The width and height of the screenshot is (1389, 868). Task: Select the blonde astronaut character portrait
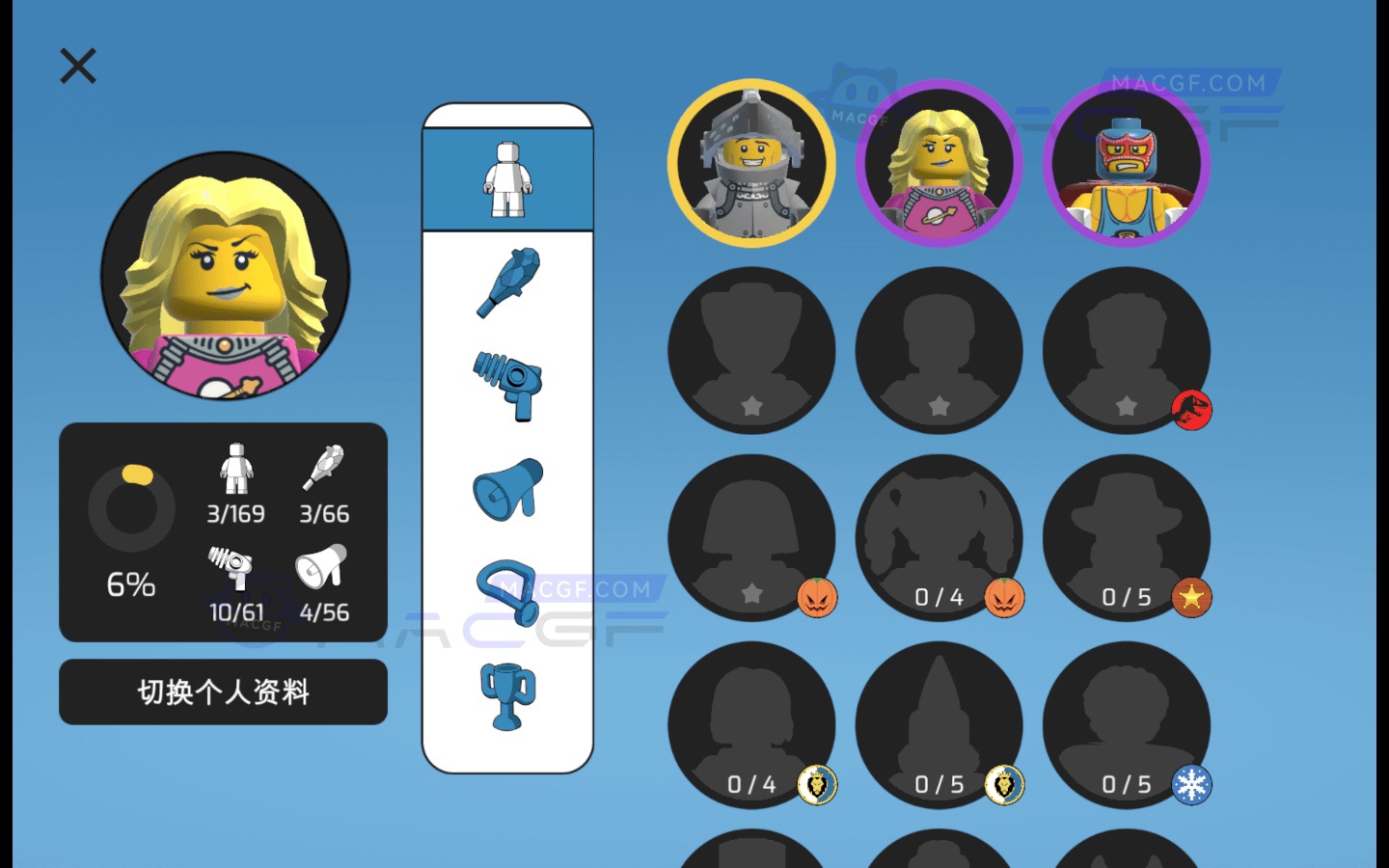point(939,164)
